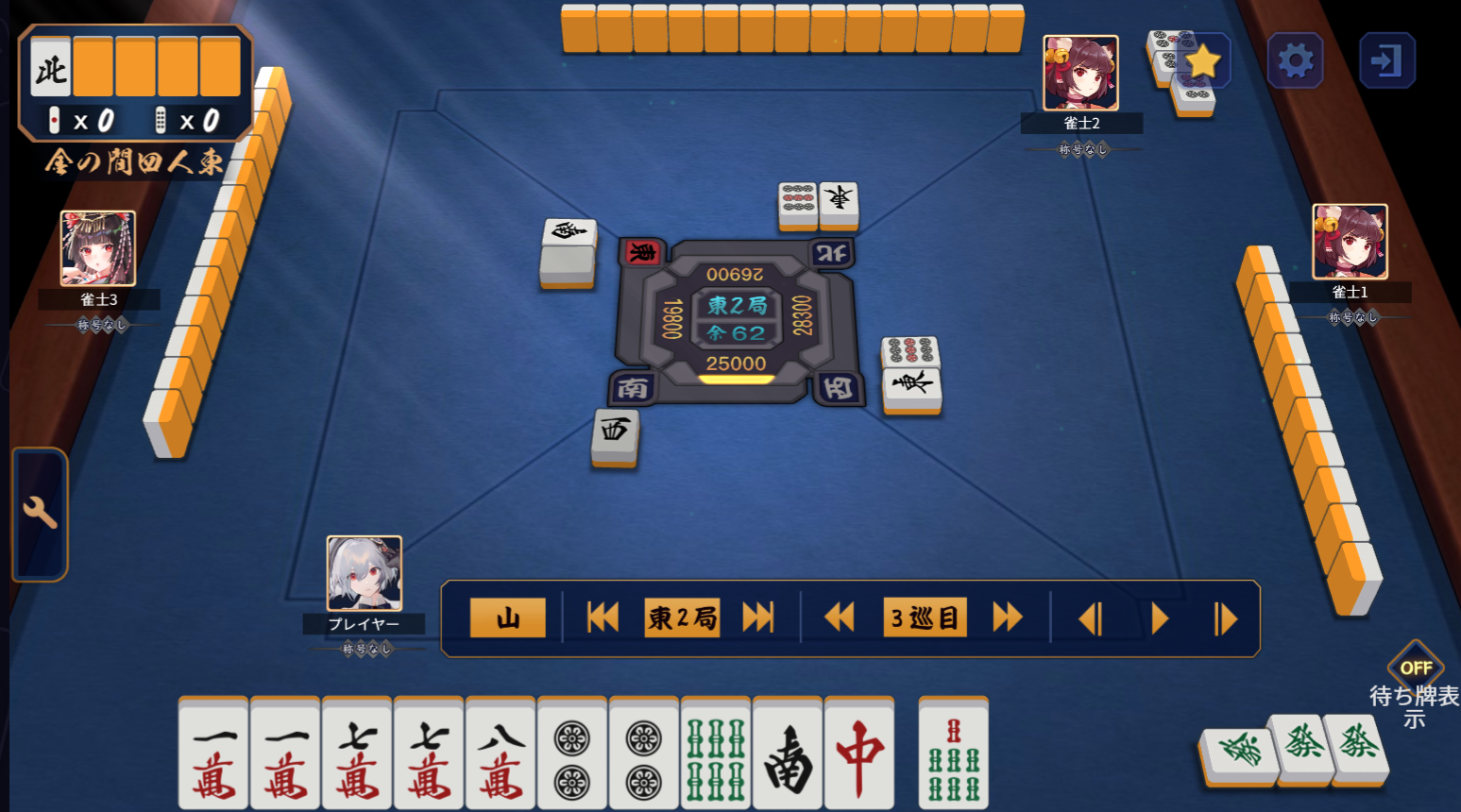1461x812 pixels.
Task: Open the settings gear icon
Action: (x=1295, y=59)
